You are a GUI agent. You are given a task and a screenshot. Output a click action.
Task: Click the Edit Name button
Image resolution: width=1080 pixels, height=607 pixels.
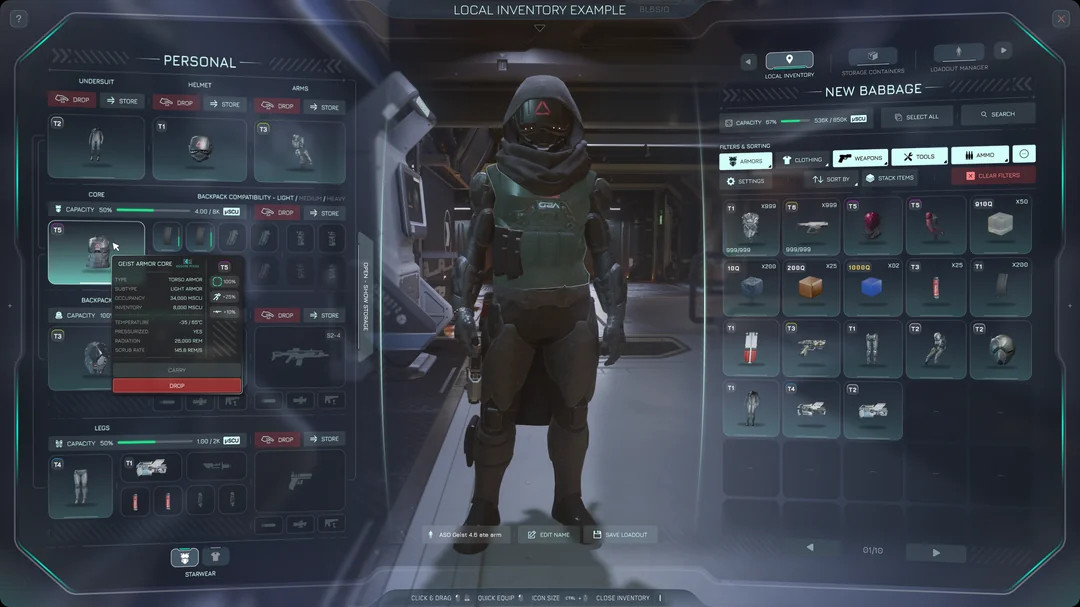pos(548,535)
